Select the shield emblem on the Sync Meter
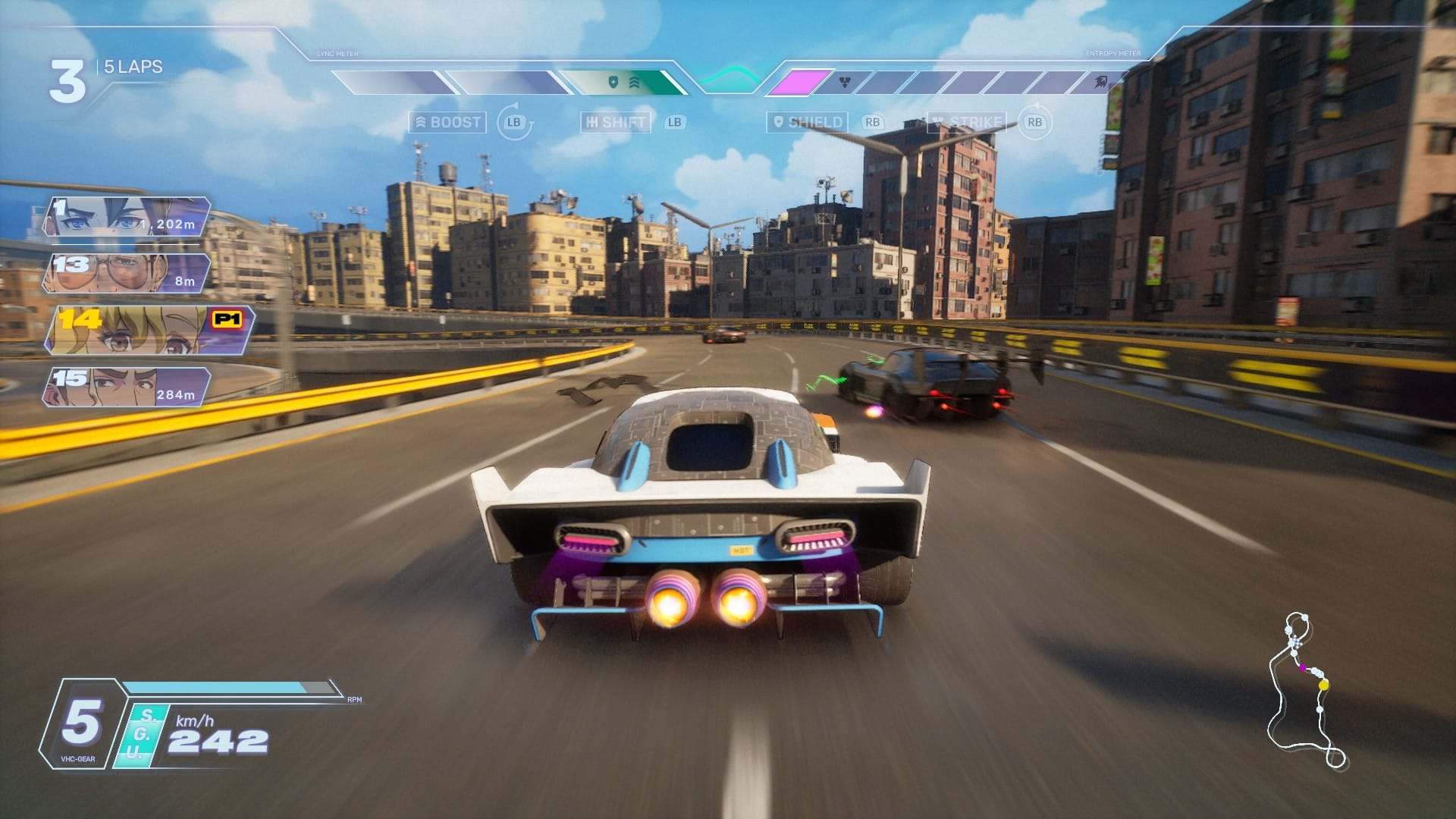The height and width of the screenshot is (819, 1456). pyautogui.click(x=613, y=82)
